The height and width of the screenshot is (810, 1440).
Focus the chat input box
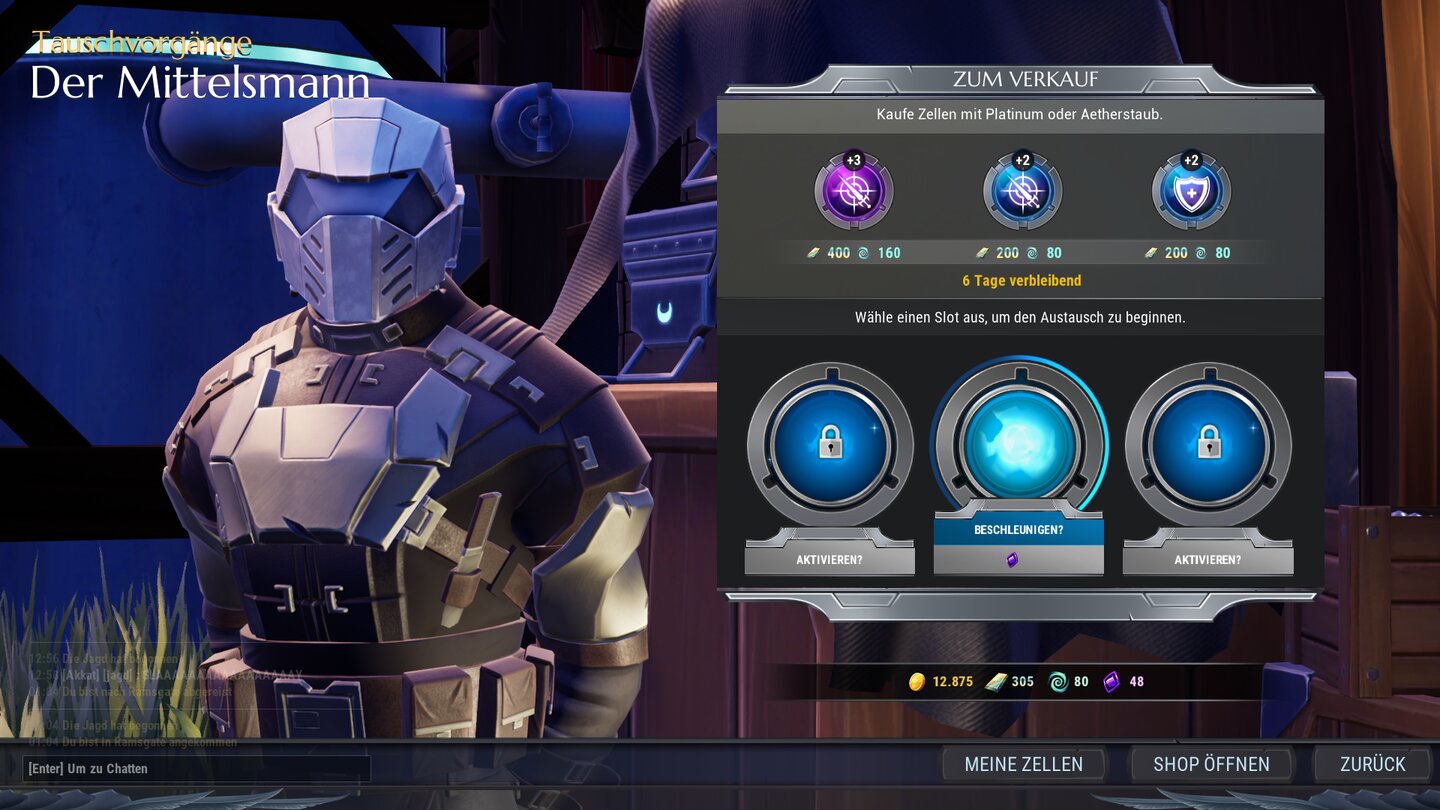coord(197,768)
